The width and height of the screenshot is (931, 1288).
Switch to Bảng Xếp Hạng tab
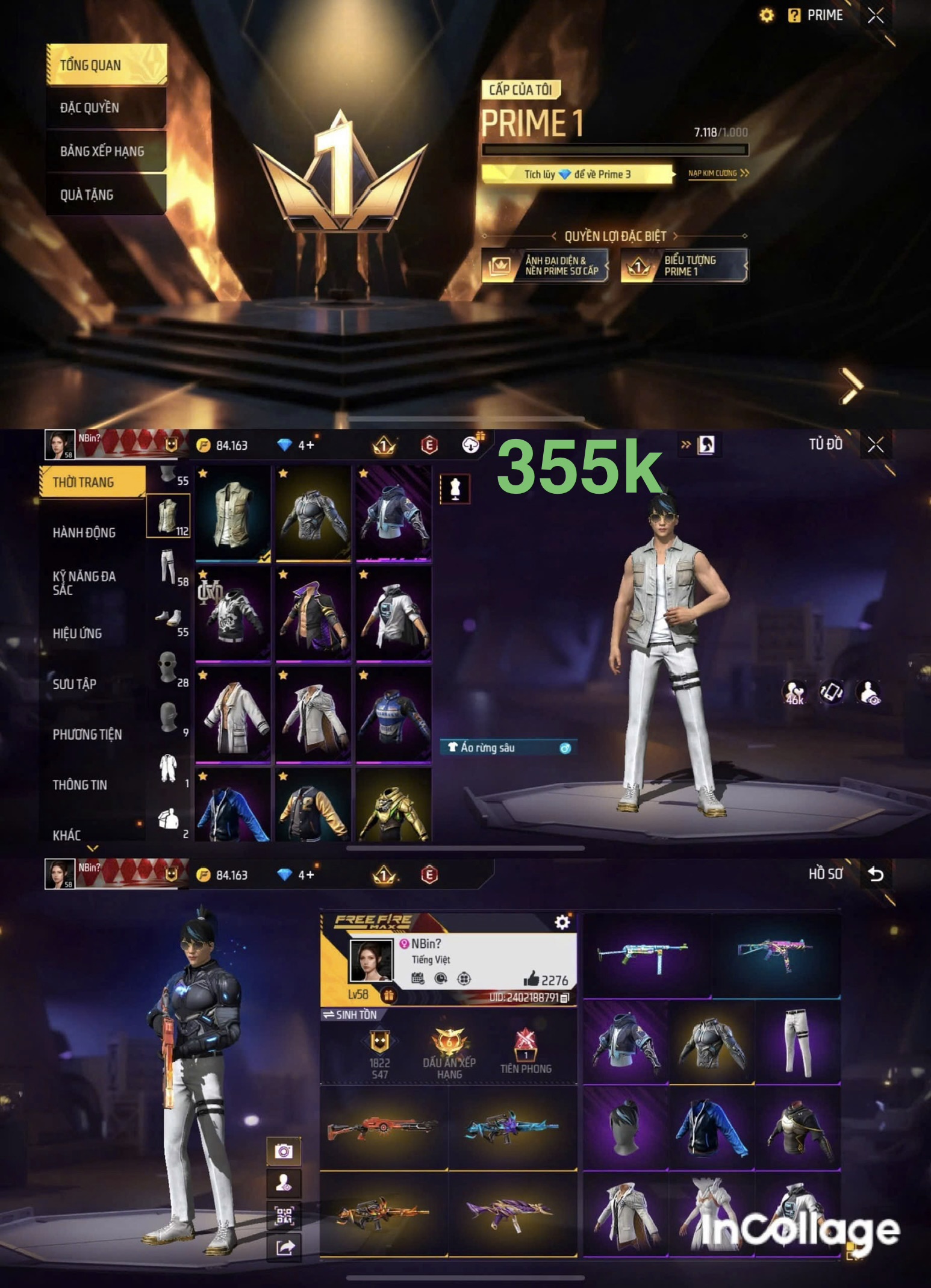click(105, 151)
